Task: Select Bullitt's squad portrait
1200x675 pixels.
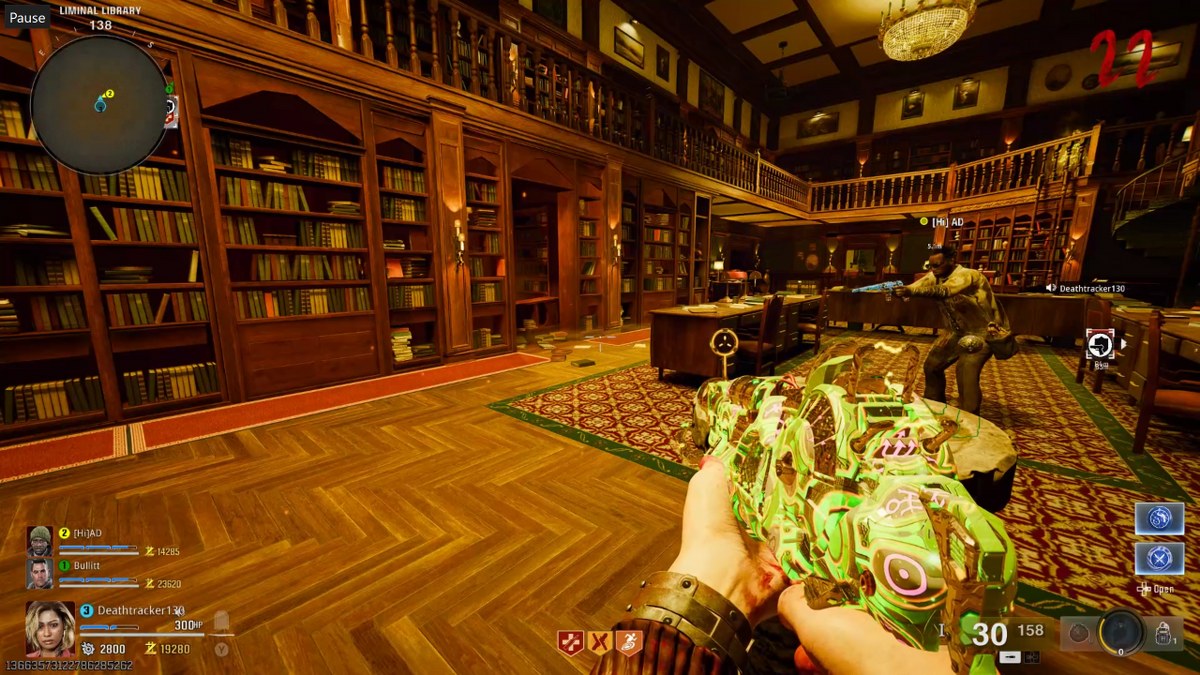Action: pos(39,573)
